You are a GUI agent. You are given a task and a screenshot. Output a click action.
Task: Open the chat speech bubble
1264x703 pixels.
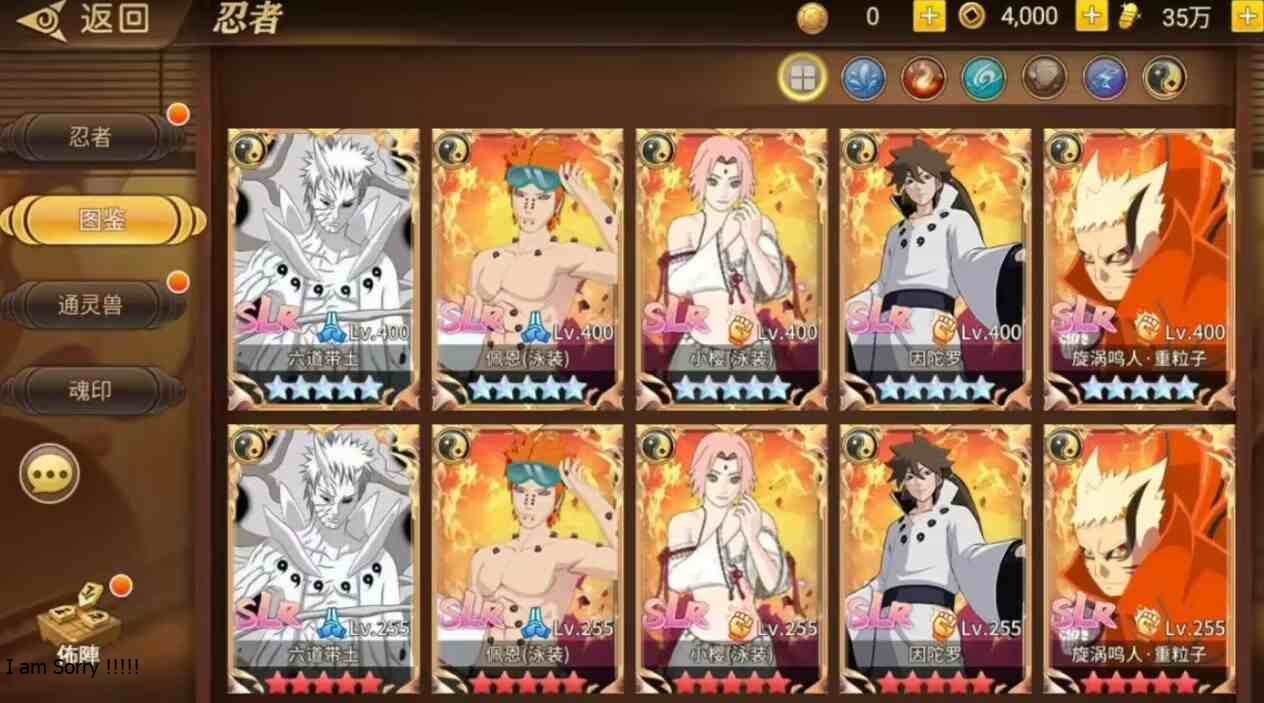pyautogui.click(x=50, y=473)
